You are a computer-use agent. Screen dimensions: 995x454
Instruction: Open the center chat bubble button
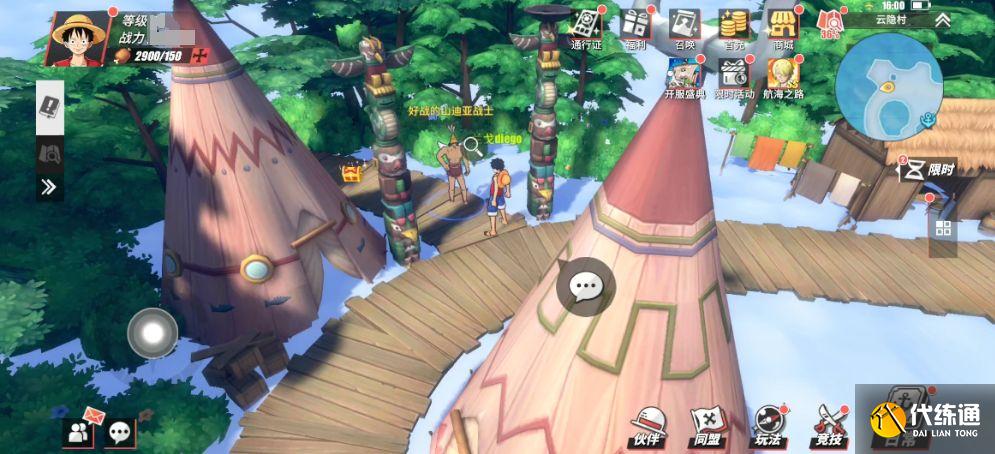(x=585, y=287)
